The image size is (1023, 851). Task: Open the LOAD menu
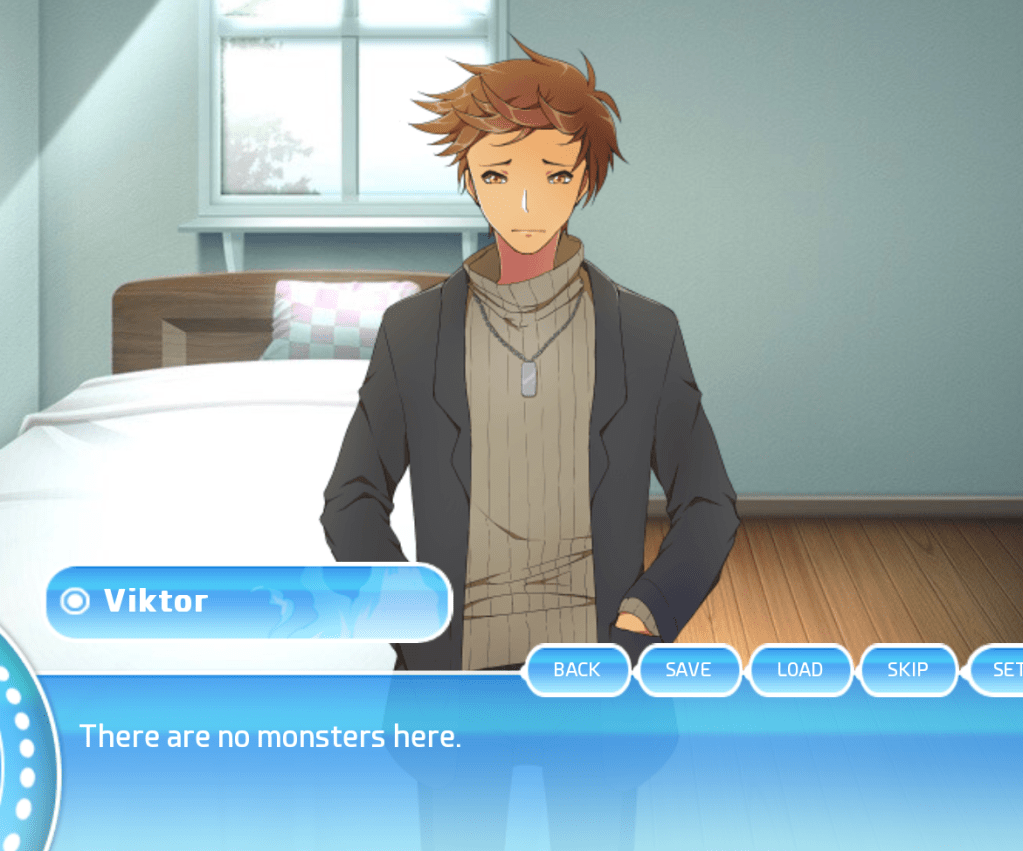[x=800, y=670]
